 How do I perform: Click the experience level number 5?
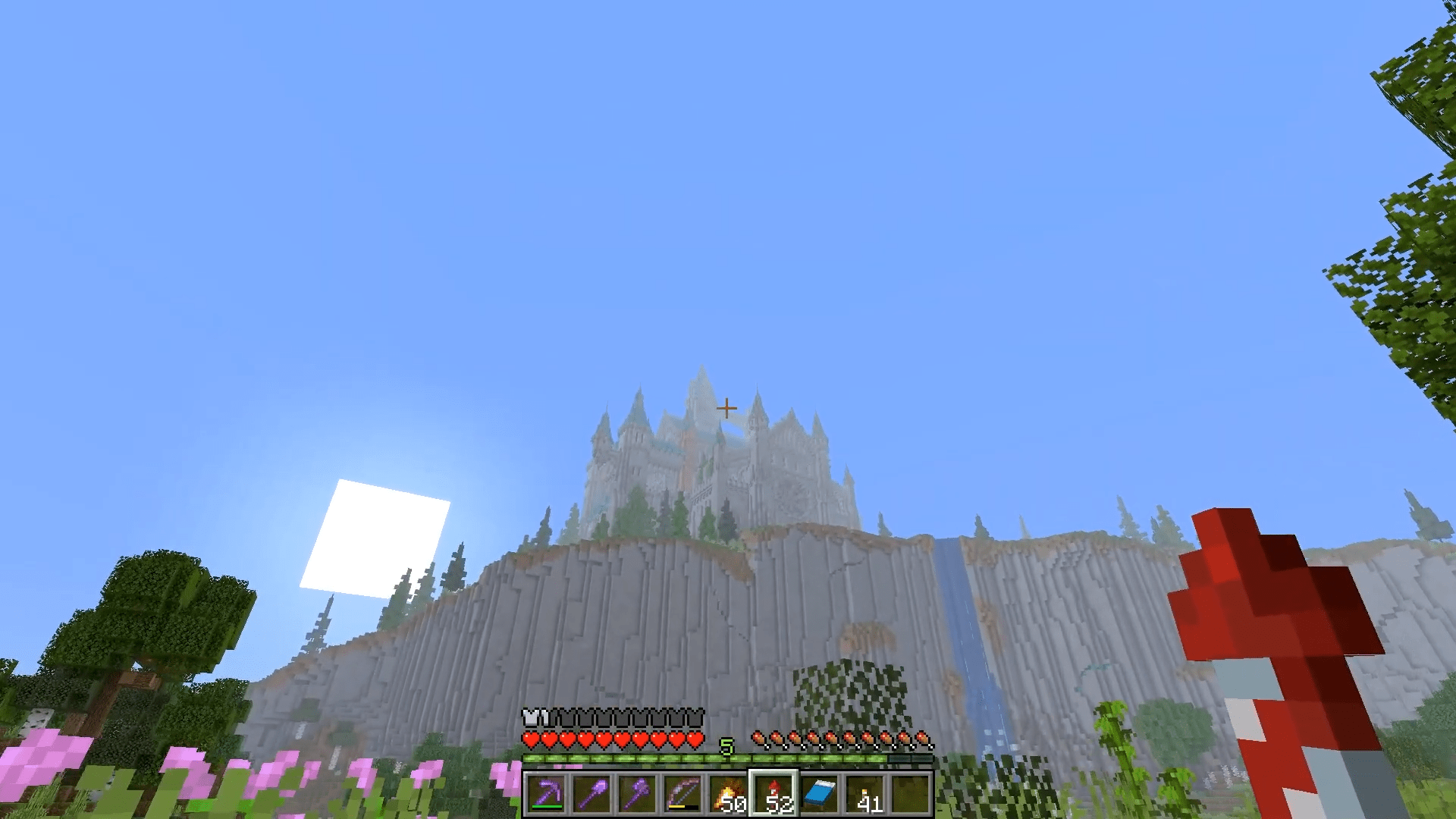(x=726, y=745)
